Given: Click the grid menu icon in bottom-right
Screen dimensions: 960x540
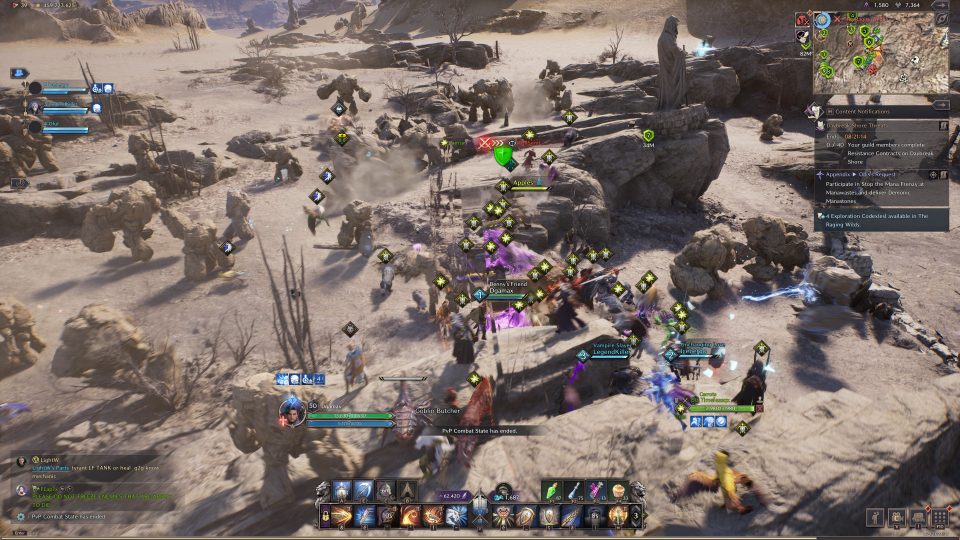Looking at the screenshot, I should pos(939,517).
